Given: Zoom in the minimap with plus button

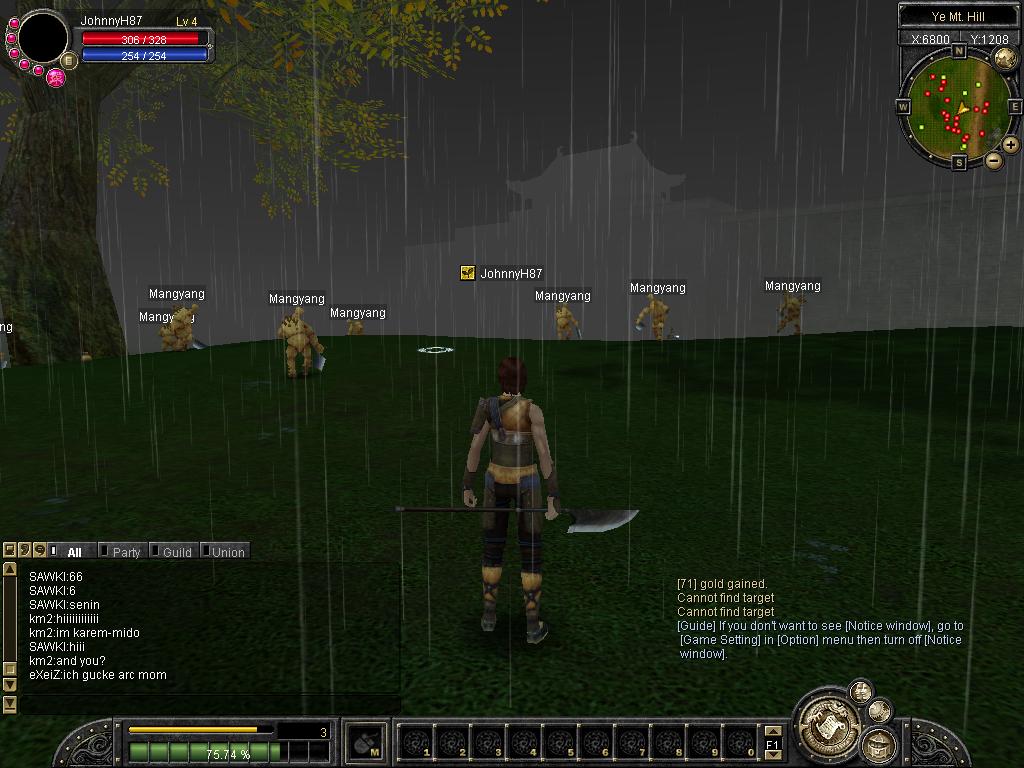Looking at the screenshot, I should 1011,145.
